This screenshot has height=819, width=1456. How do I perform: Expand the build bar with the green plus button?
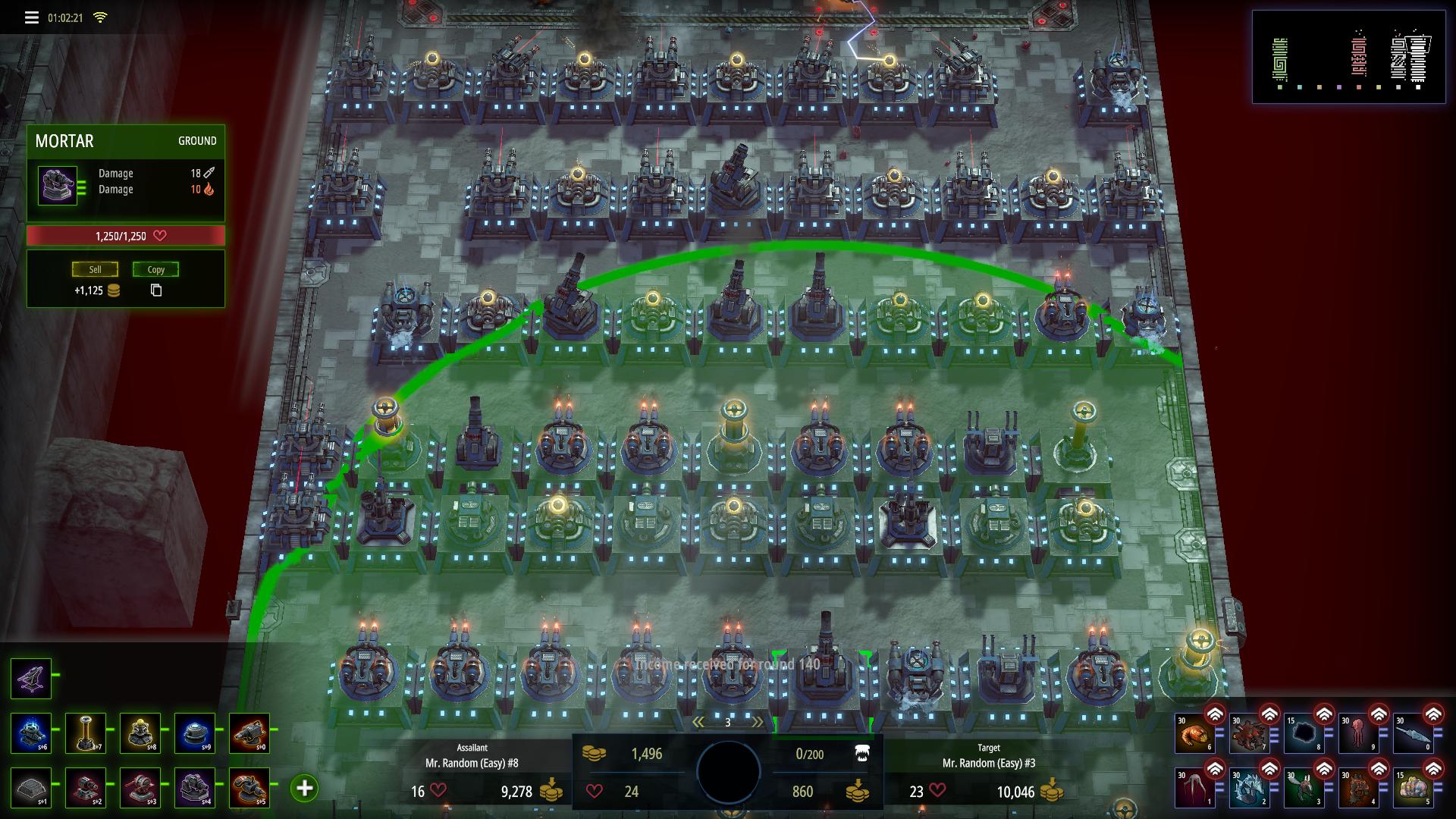[306, 788]
